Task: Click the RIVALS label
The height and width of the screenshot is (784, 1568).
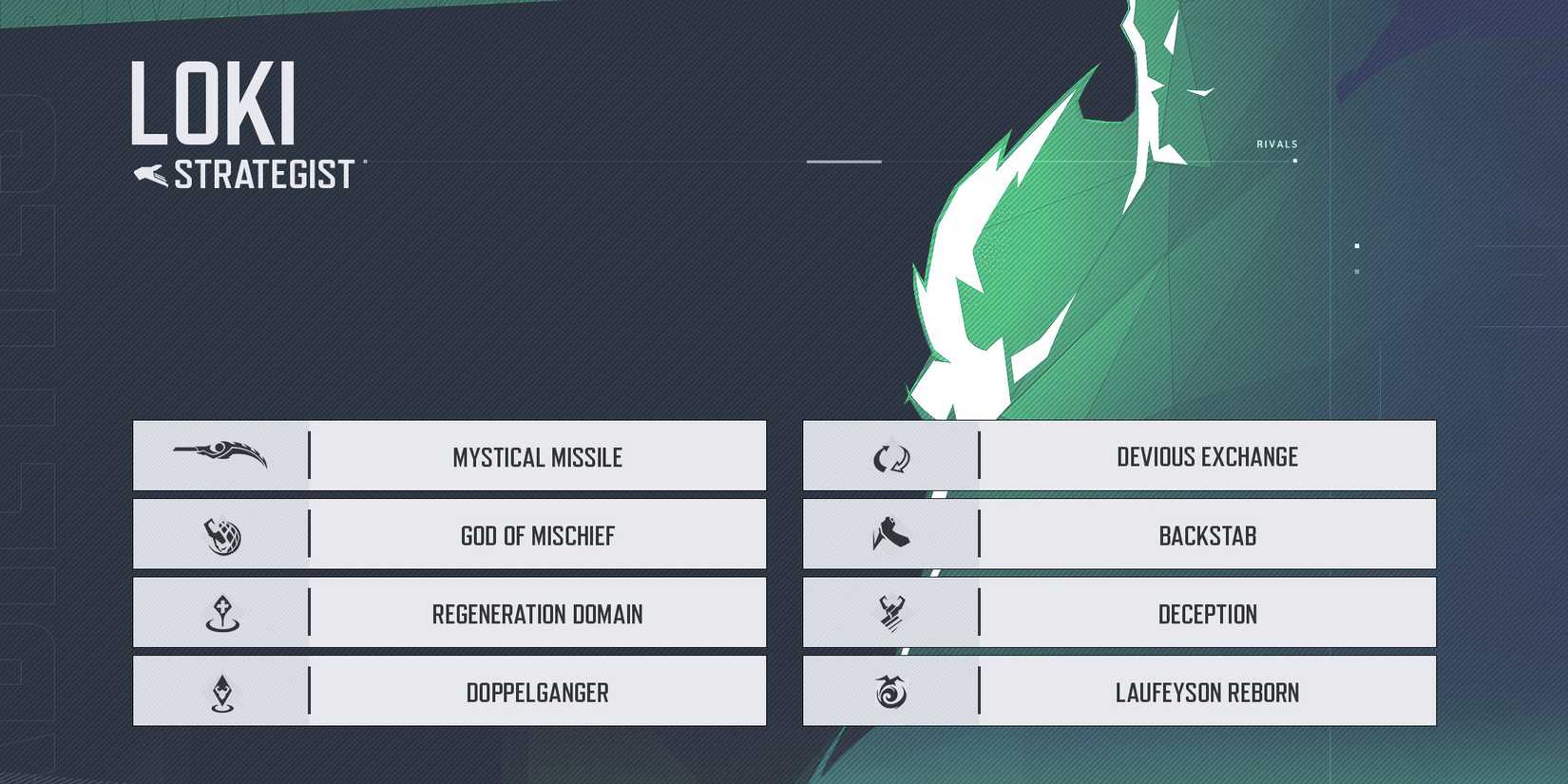Action: tap(1277, 143)
